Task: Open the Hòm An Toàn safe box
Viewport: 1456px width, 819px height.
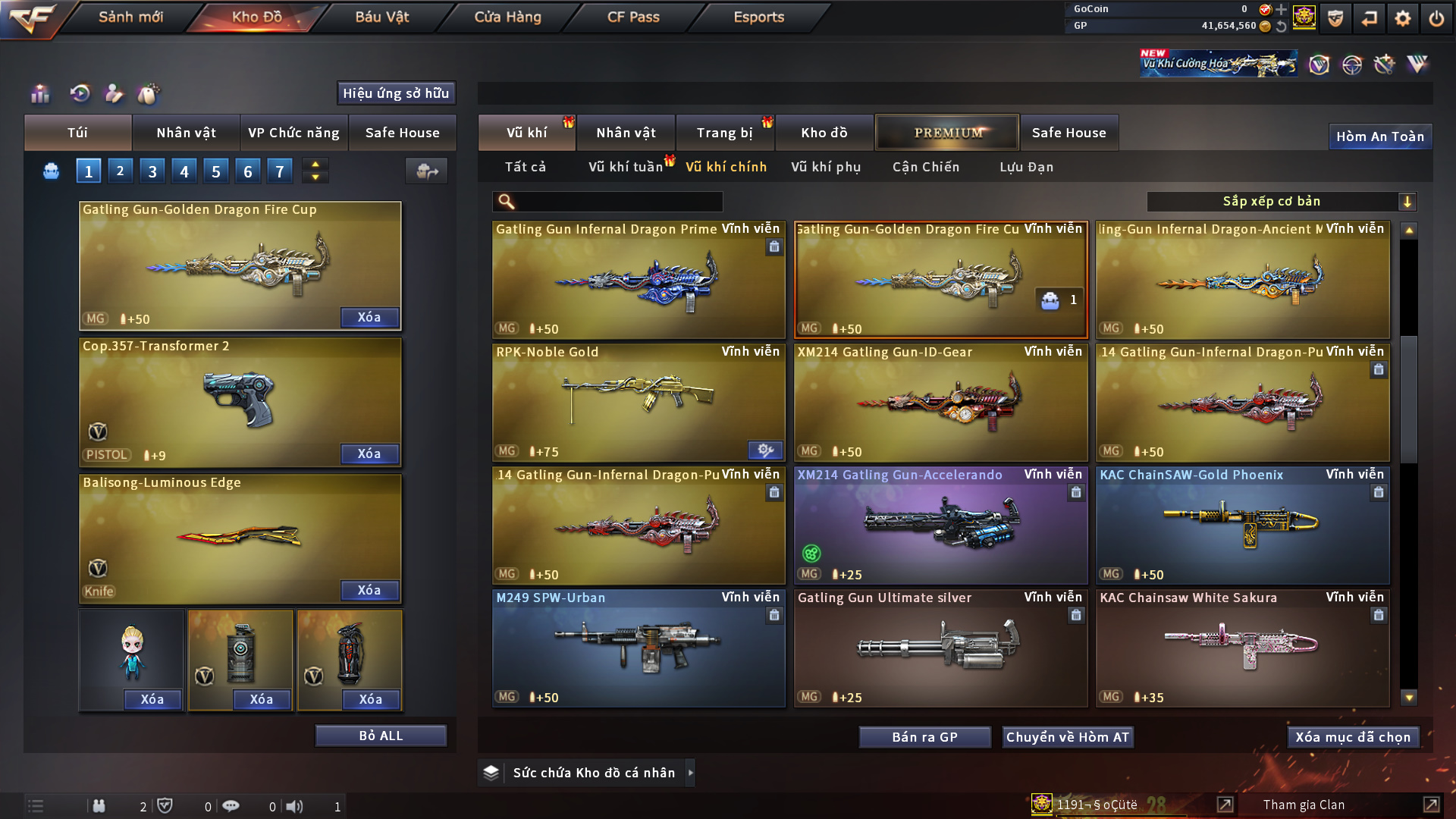Action: click(1379, 136)
